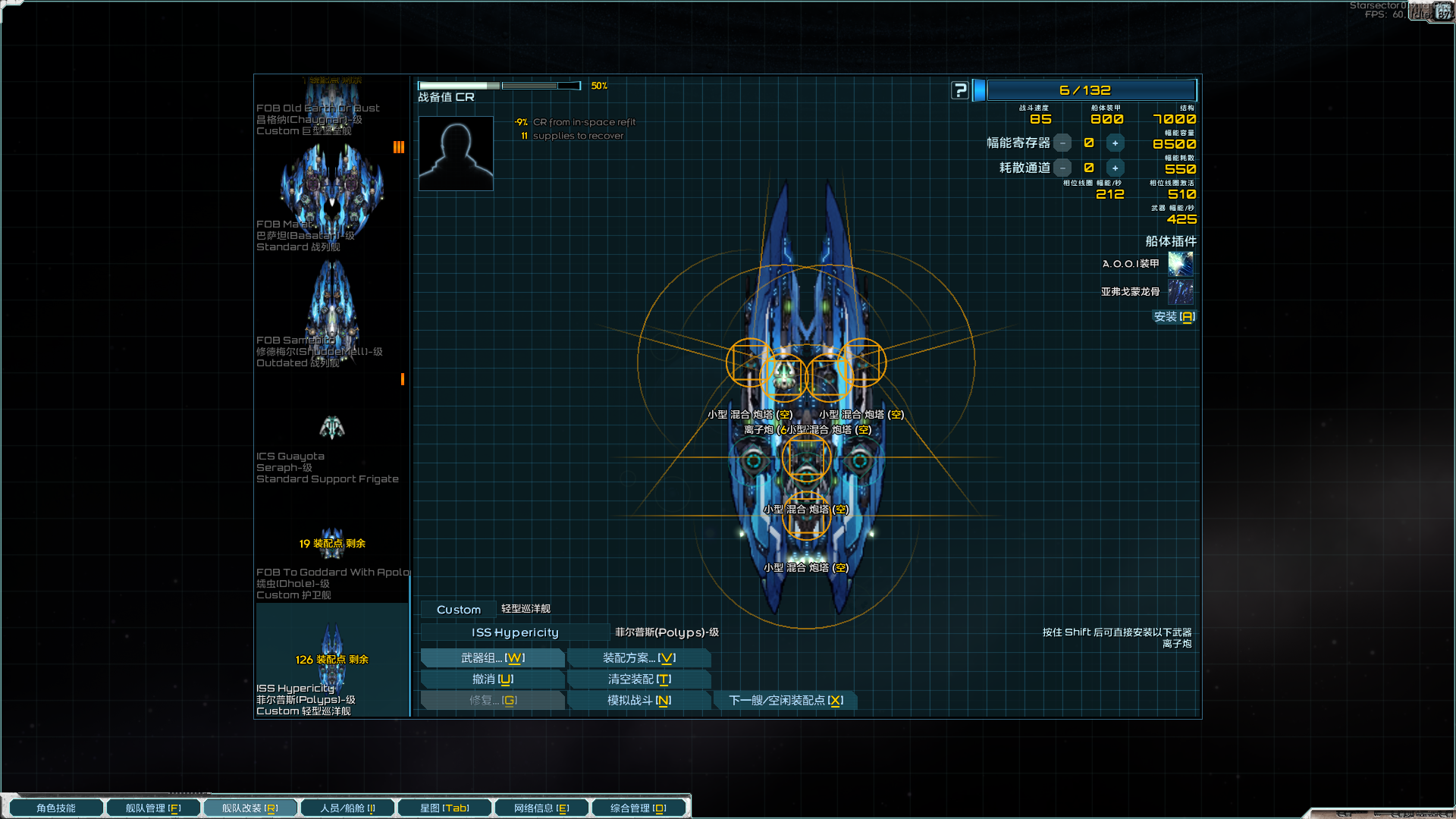This screenshot has height=819, width=1456.
Task: Click 清空装配 [T] to strip the loadout
Action: click(639, 679)
